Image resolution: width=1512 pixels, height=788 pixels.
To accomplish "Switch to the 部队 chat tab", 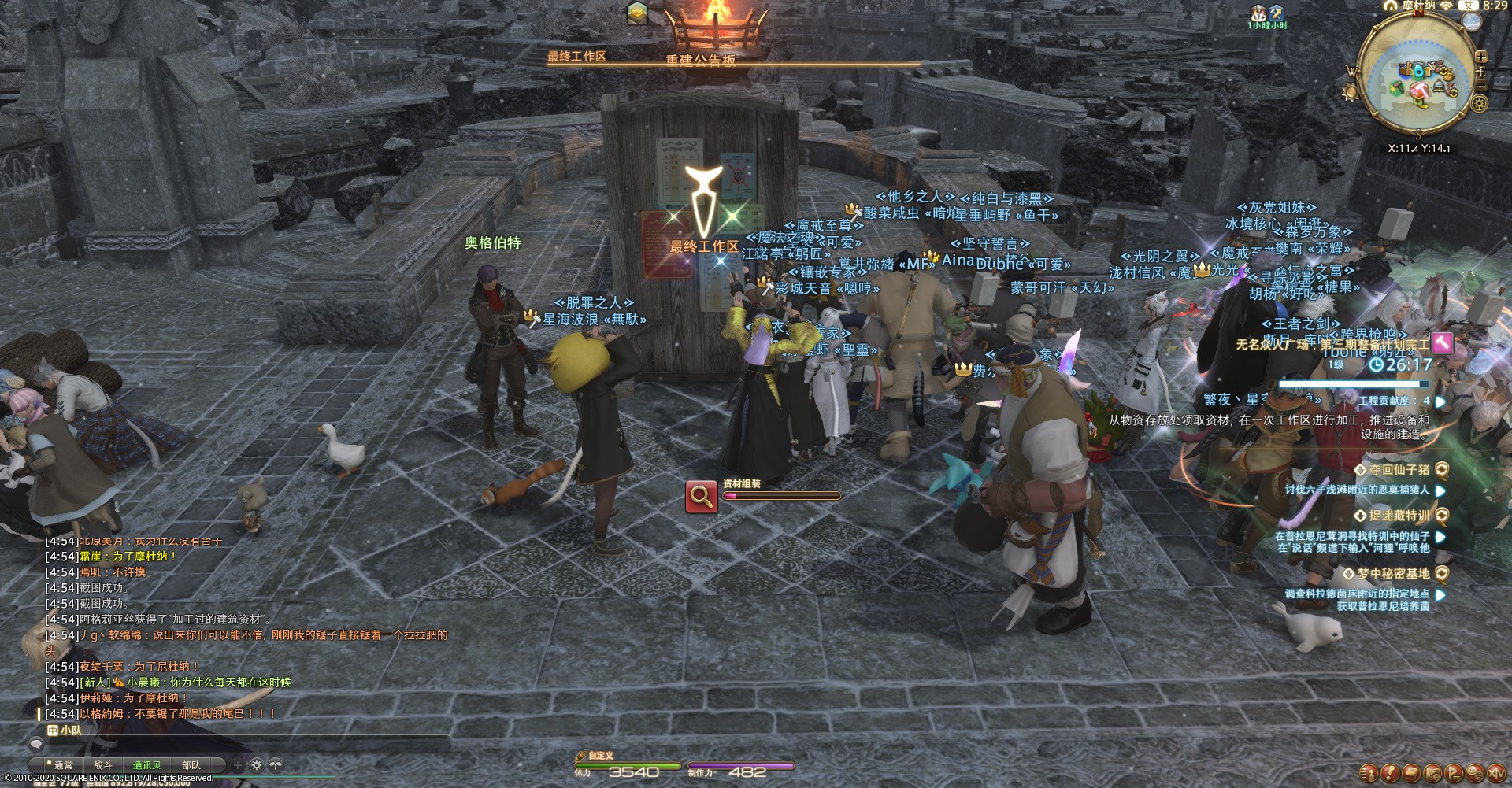I will 191,764.
